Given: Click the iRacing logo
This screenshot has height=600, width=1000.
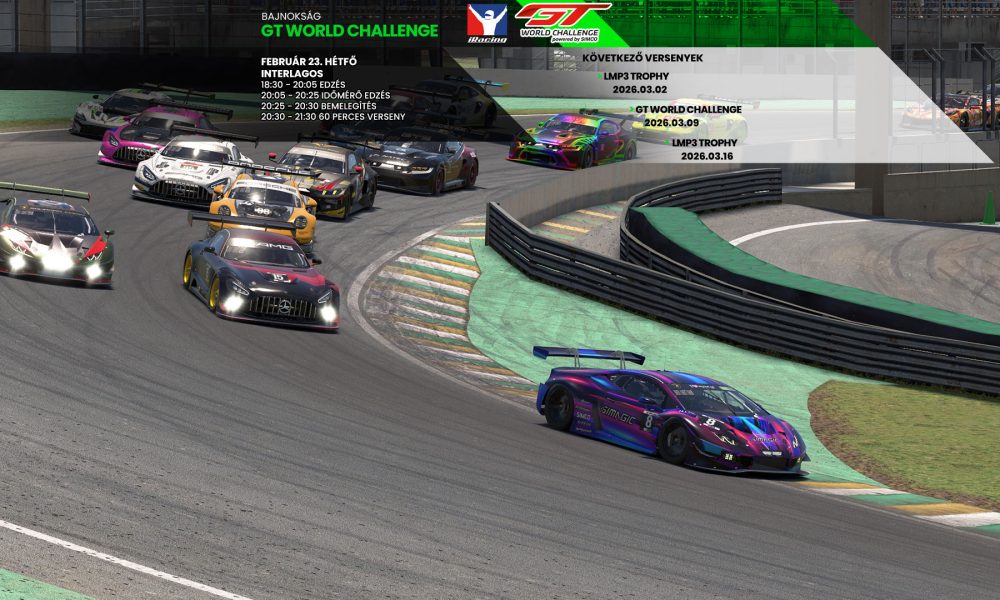Looking at the screenshot, I should coord(487,23).
